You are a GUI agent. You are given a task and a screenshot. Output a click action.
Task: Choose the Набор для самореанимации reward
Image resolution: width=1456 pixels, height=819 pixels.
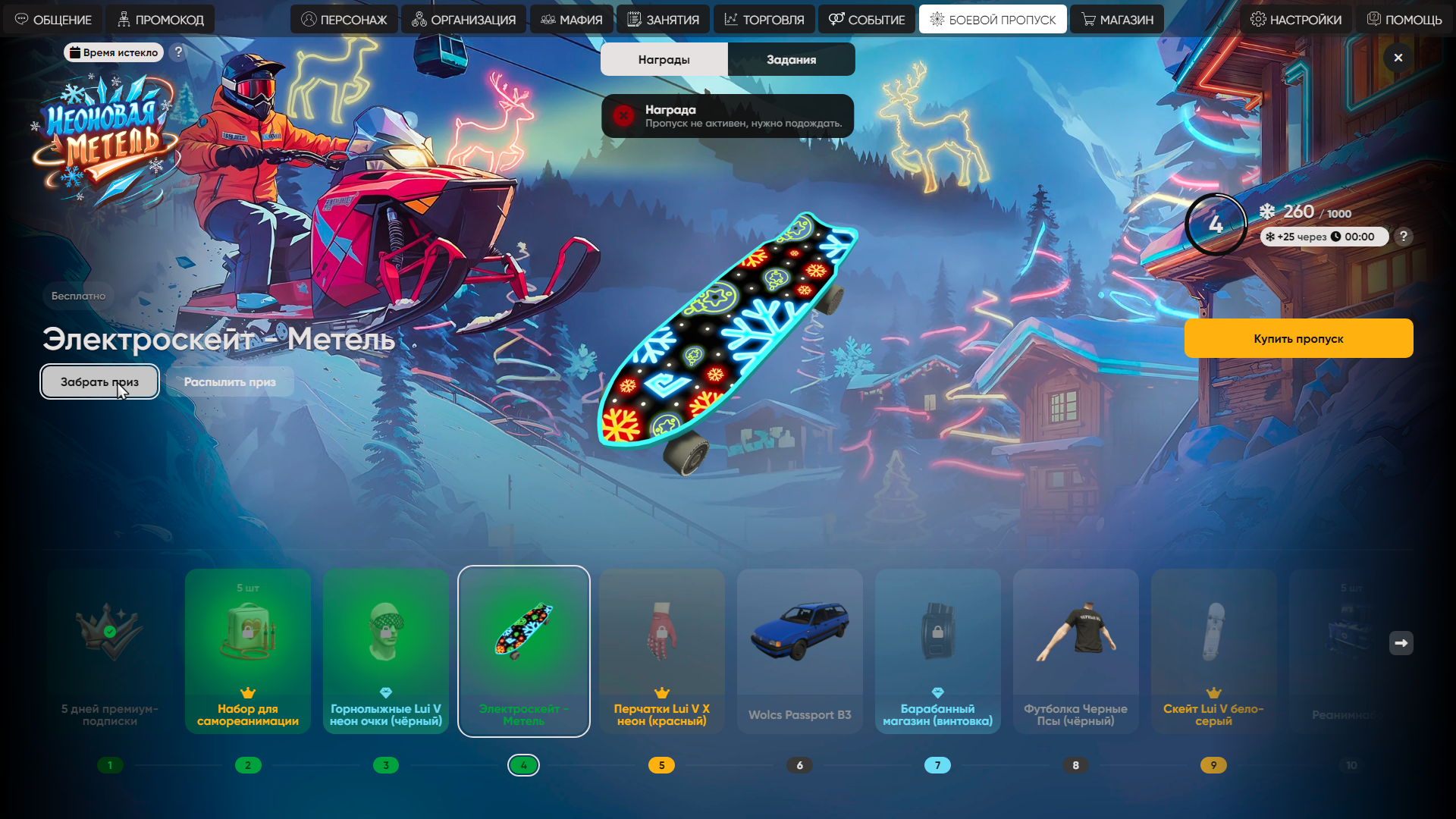pos(248,651)
